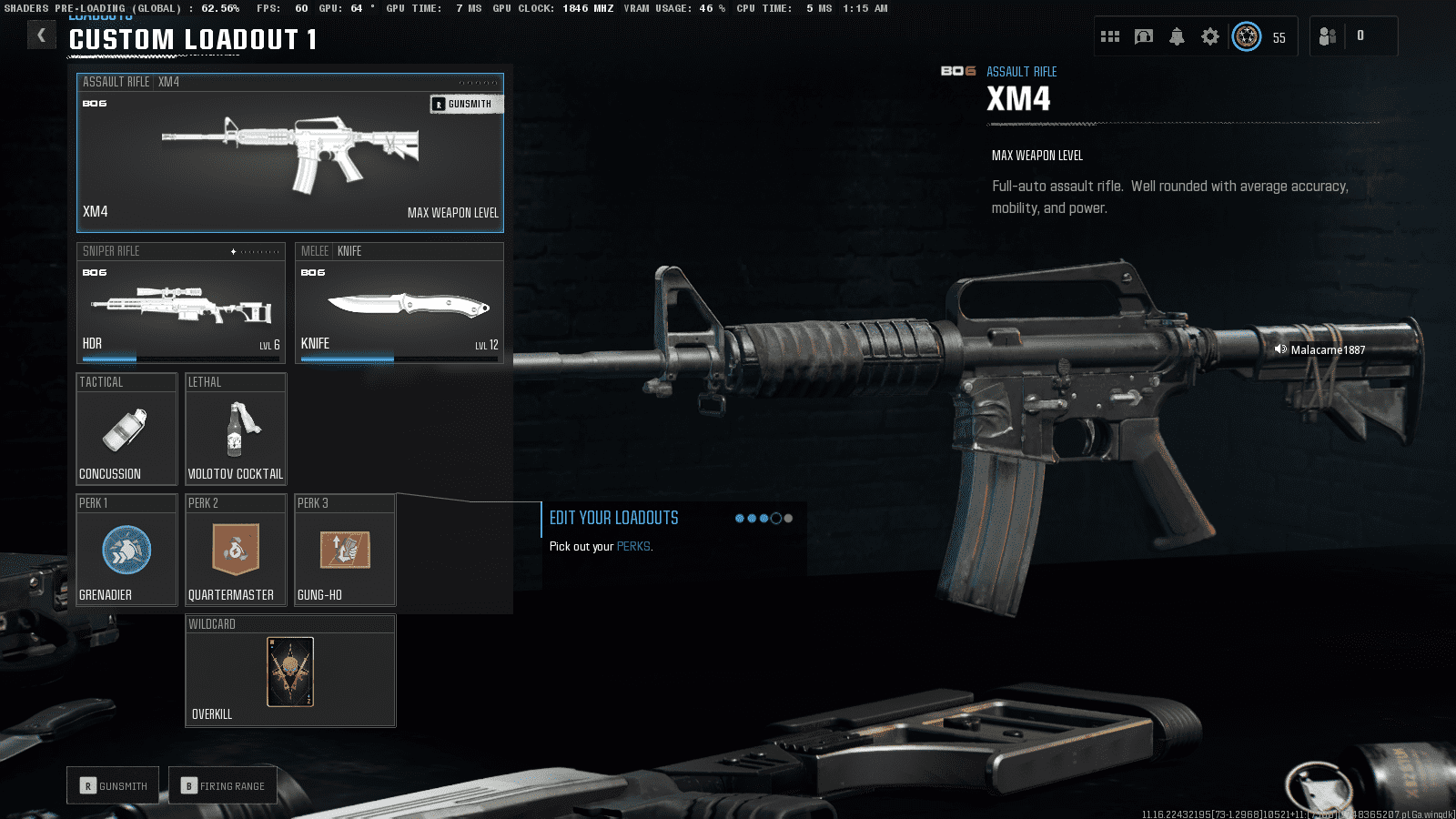Select the Grenadier perk icon
Screen dimensions: 1456x819
(x=126, y=550)
